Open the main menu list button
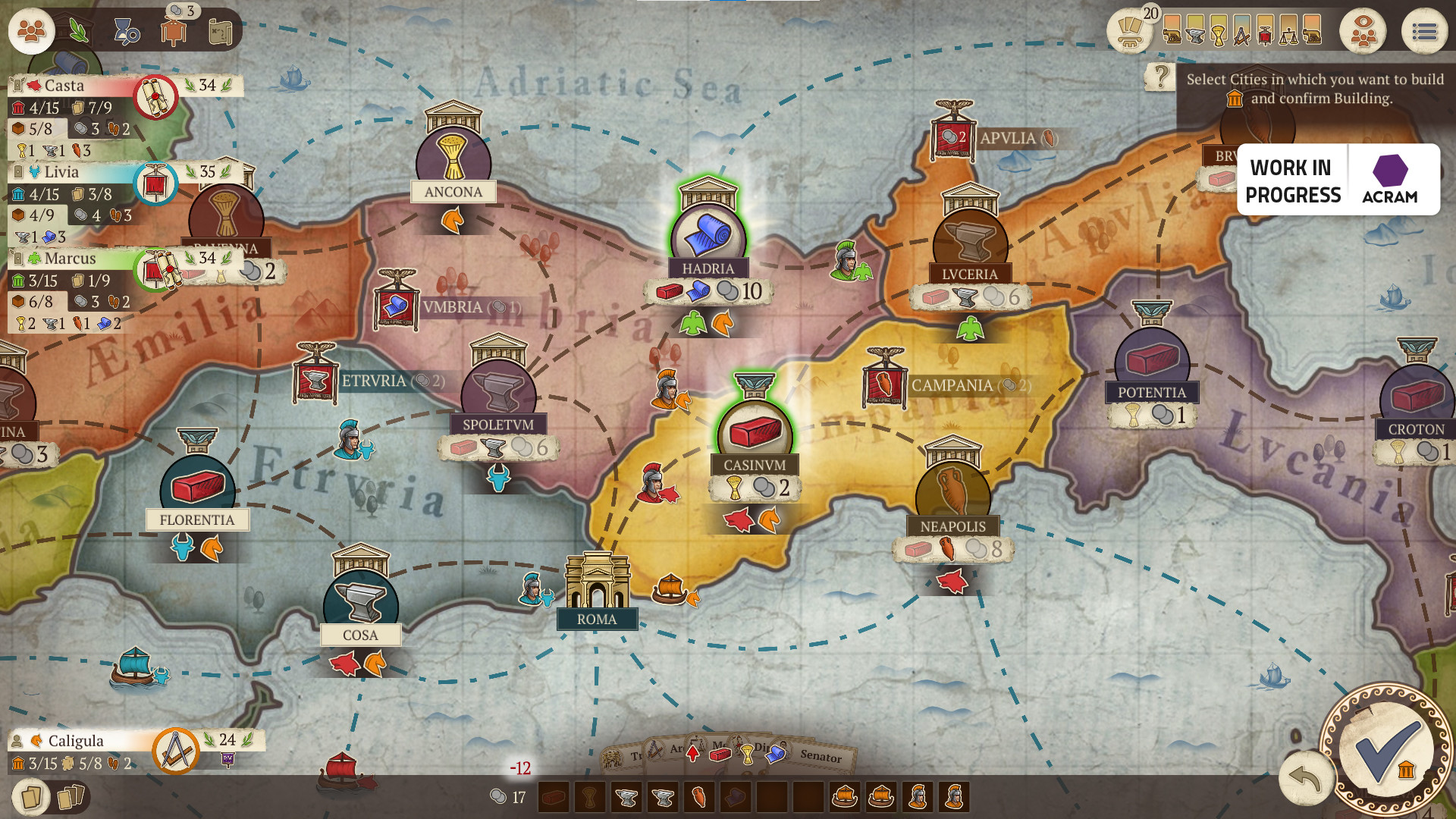 click(1423, 32)
